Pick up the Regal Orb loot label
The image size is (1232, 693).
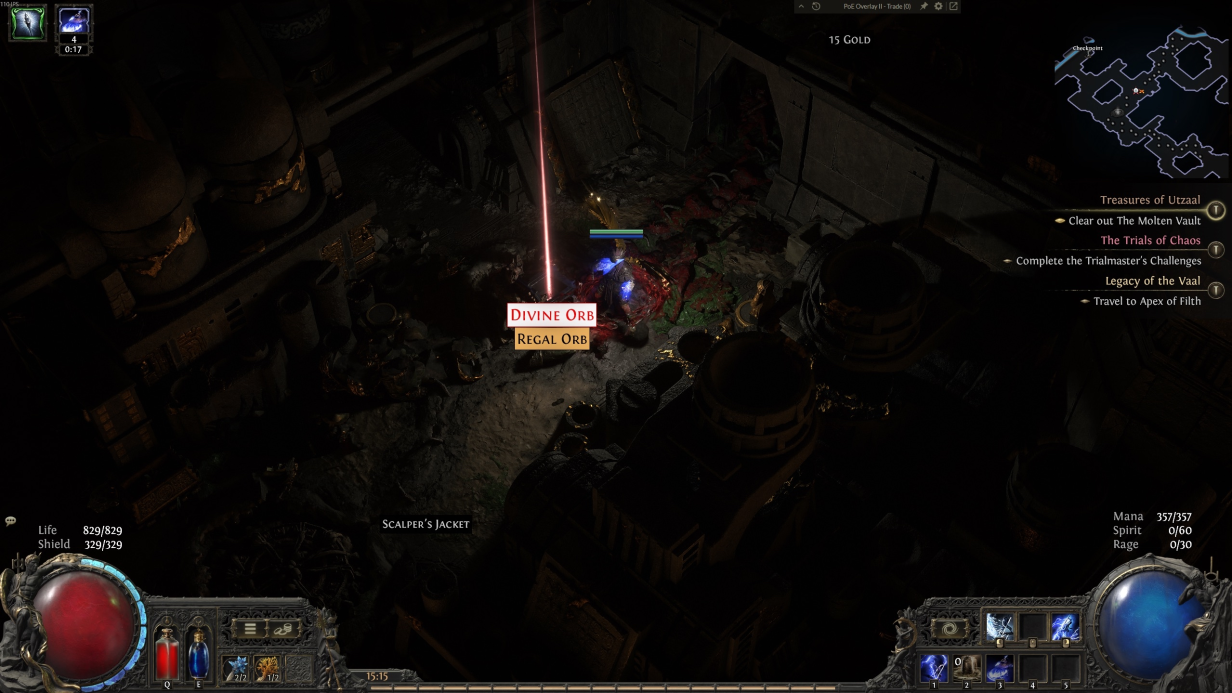[x=552, y=340]
